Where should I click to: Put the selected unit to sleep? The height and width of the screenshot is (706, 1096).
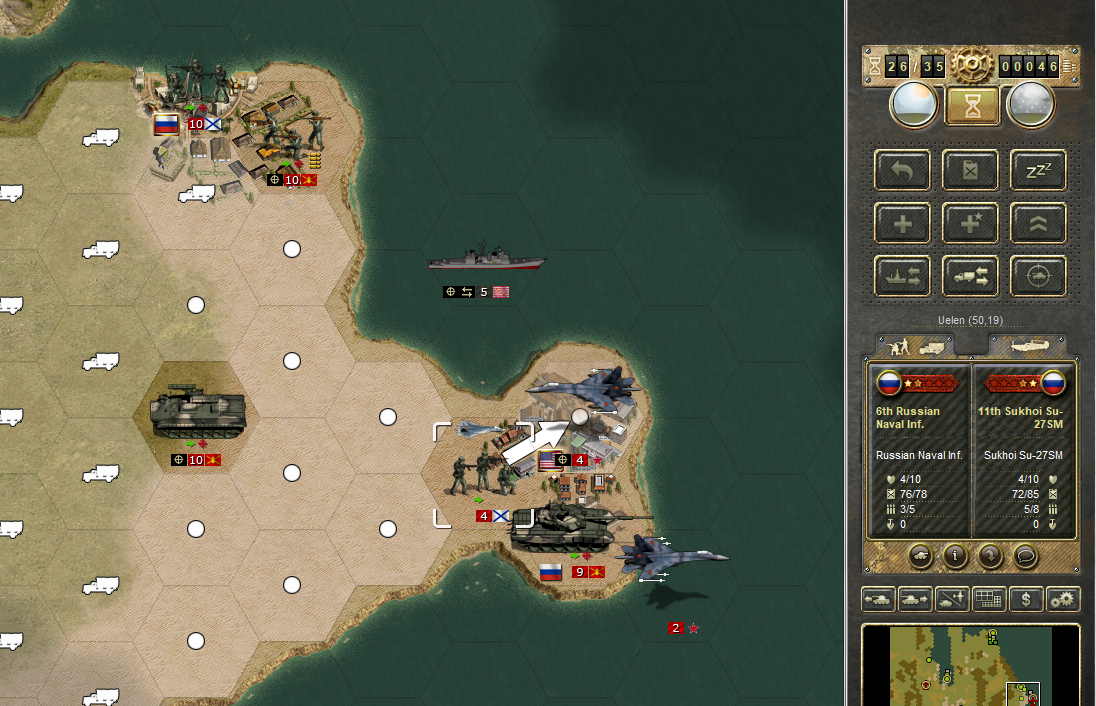[x=1038, y=171]
